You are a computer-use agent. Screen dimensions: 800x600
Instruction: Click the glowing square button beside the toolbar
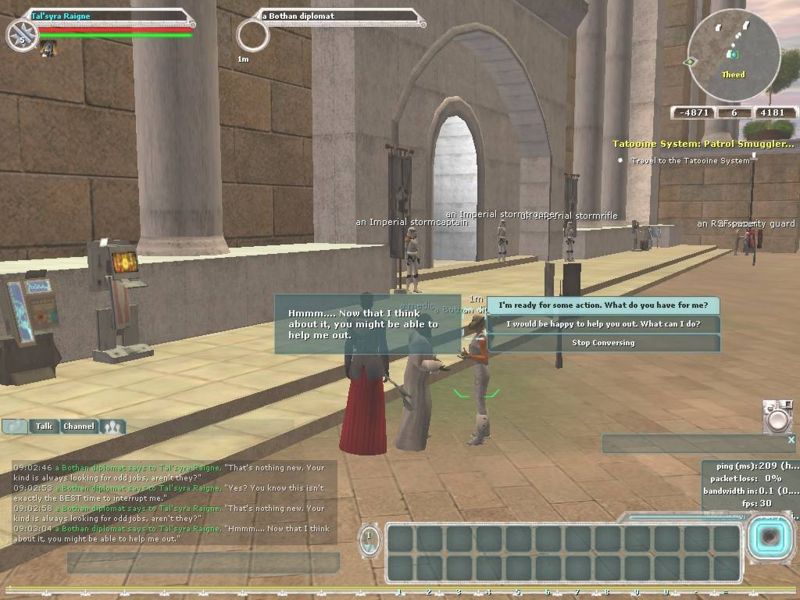point(769,540)
